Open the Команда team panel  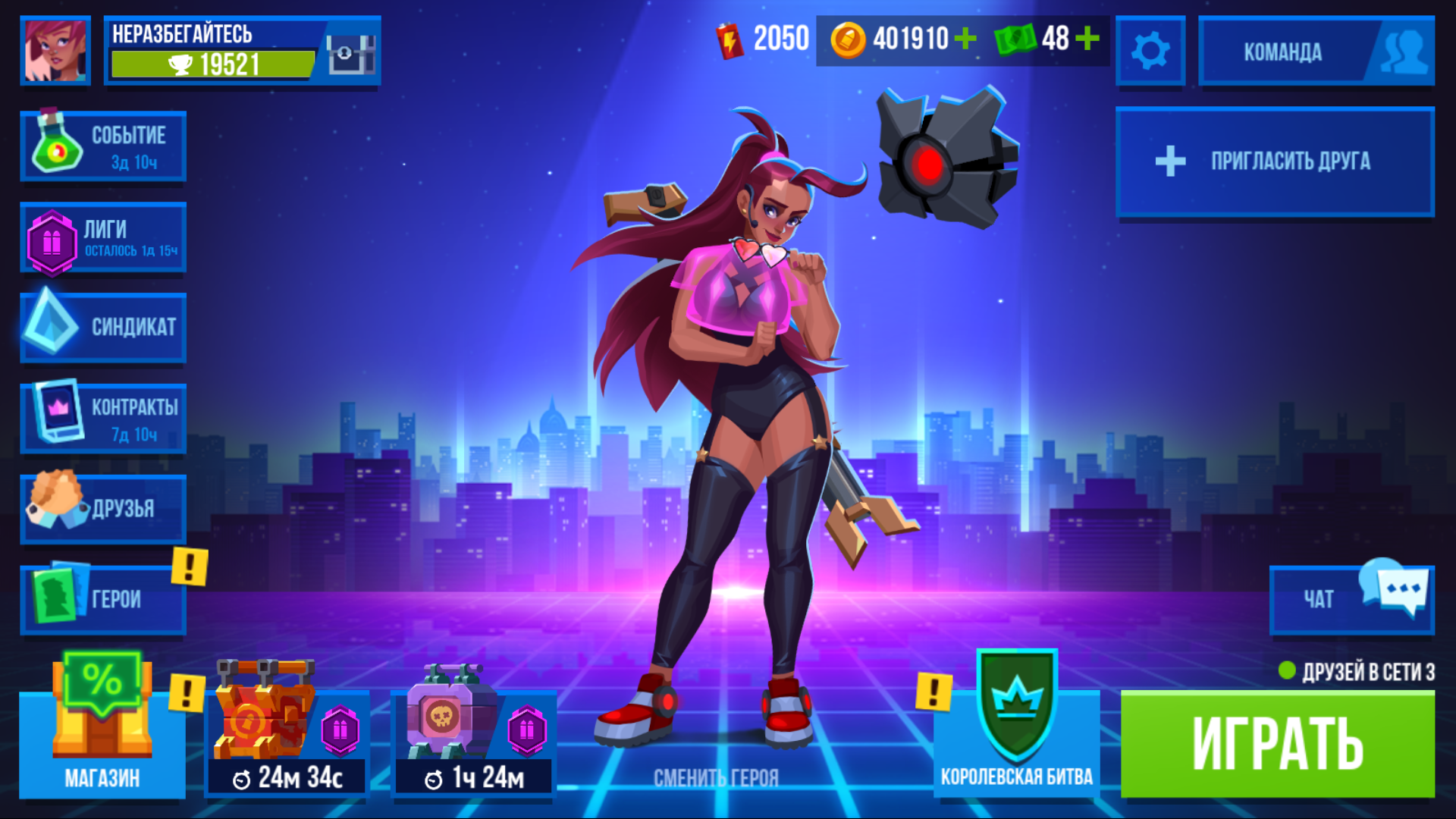pos(1316,52)
